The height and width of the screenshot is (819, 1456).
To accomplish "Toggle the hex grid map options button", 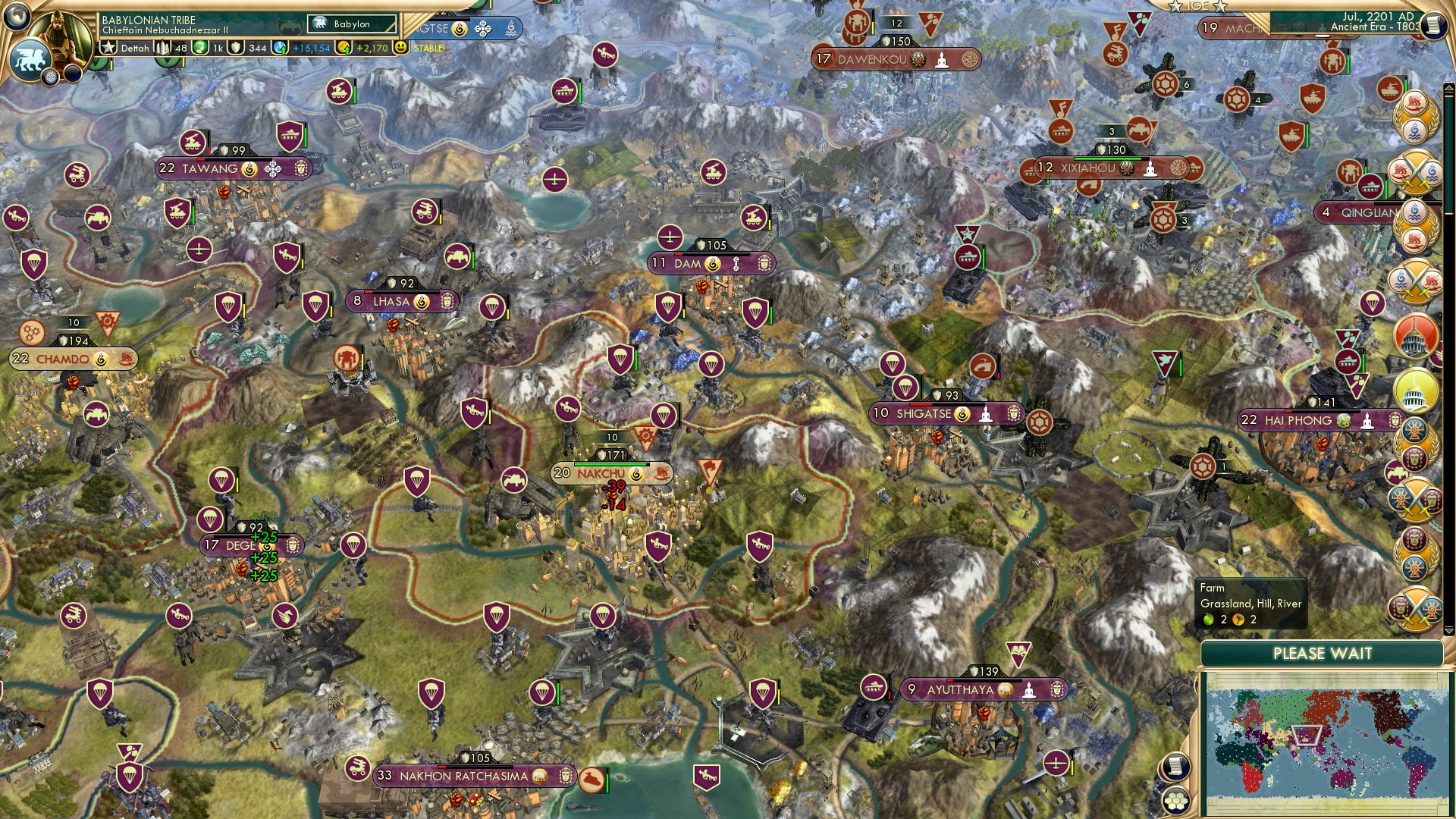I will click(x=1175, y=801).
